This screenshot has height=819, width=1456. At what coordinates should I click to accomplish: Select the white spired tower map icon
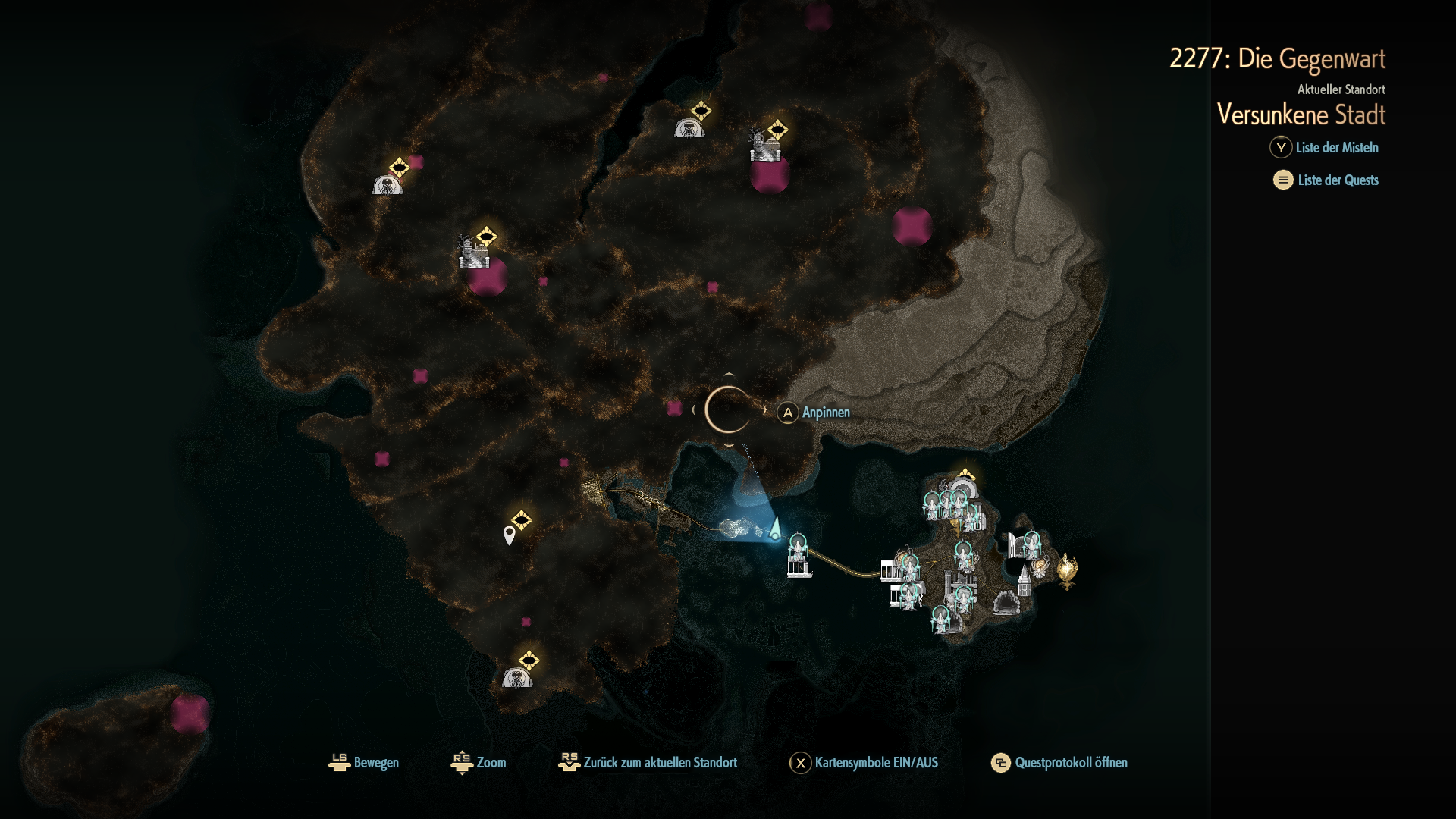click(1025, 580)
